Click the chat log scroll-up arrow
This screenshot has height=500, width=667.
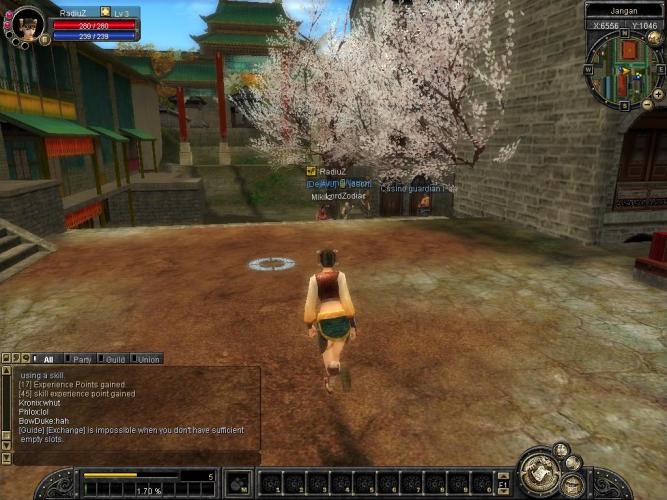tap(5, 371)
